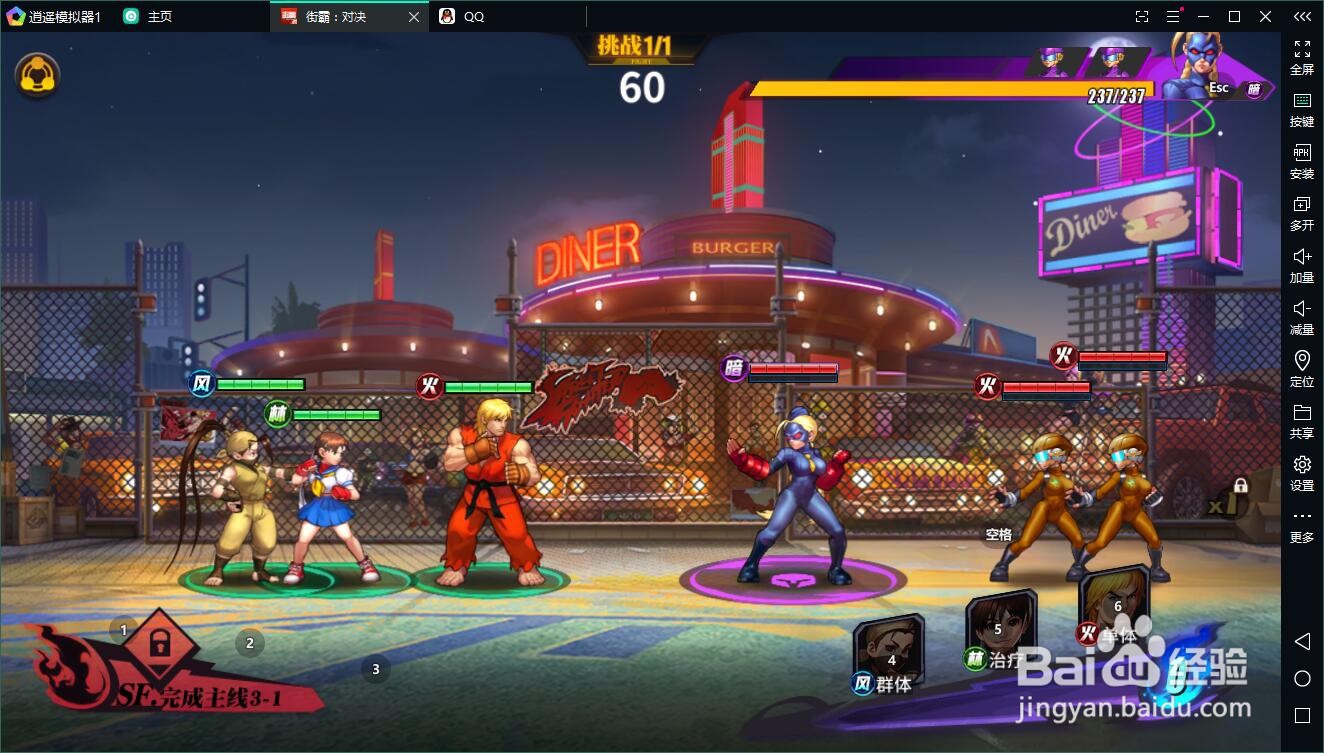This screenshot has height=753, width=1324.
Task: Tap the locked SF super skill
Action: [159, 646]
